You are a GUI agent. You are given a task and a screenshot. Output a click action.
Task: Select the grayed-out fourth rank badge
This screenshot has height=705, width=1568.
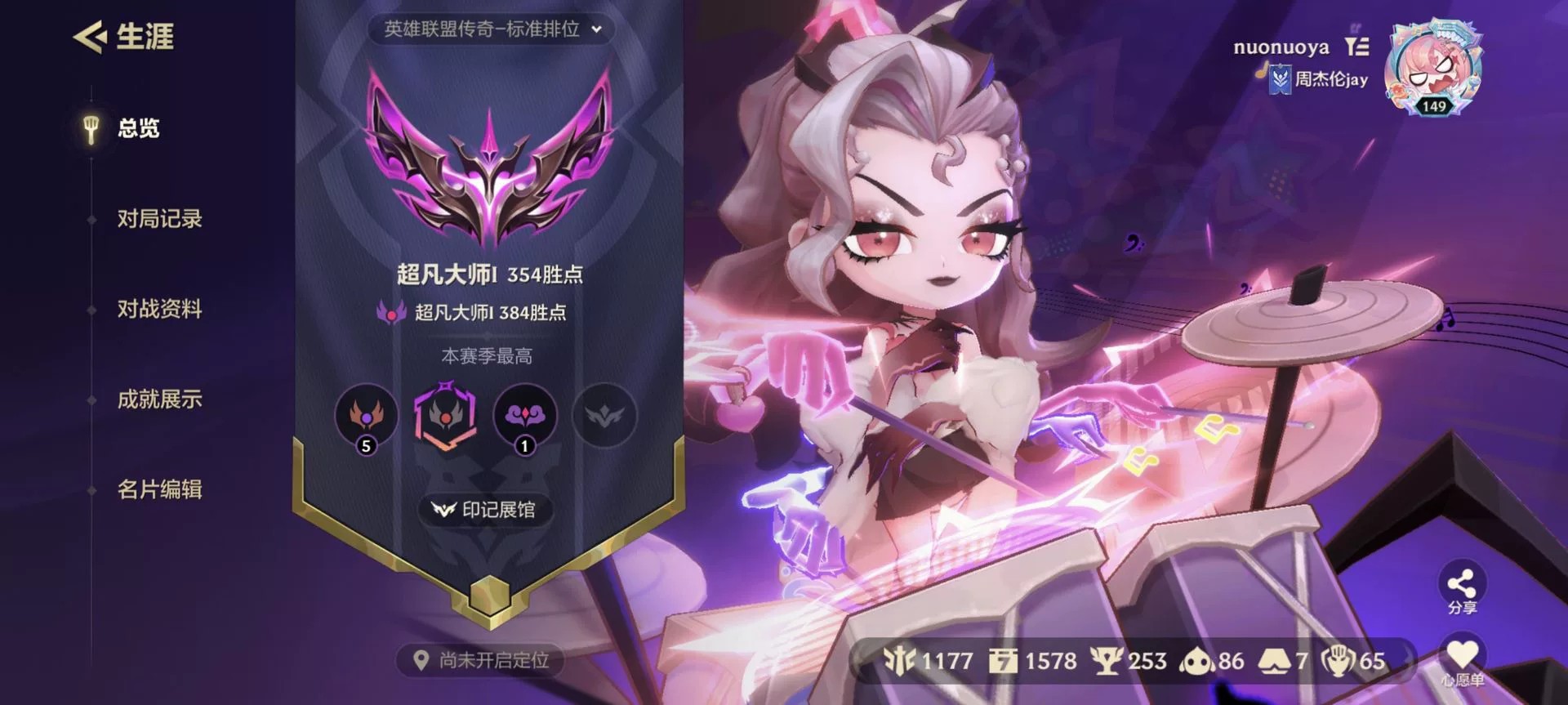[603, 417]
